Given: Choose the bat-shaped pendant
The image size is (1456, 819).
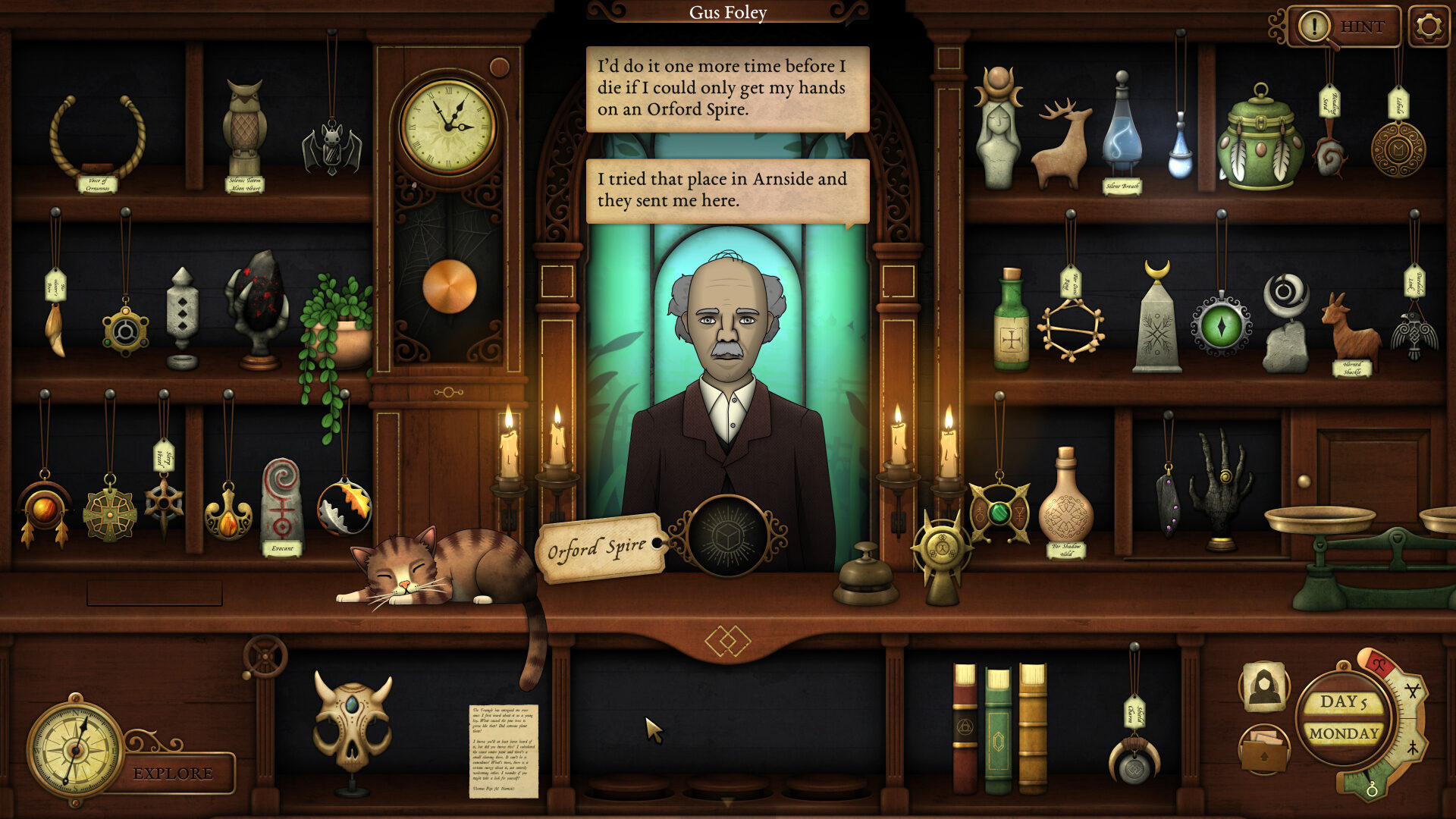Looking at the screenshot, I should pos(331,148).
